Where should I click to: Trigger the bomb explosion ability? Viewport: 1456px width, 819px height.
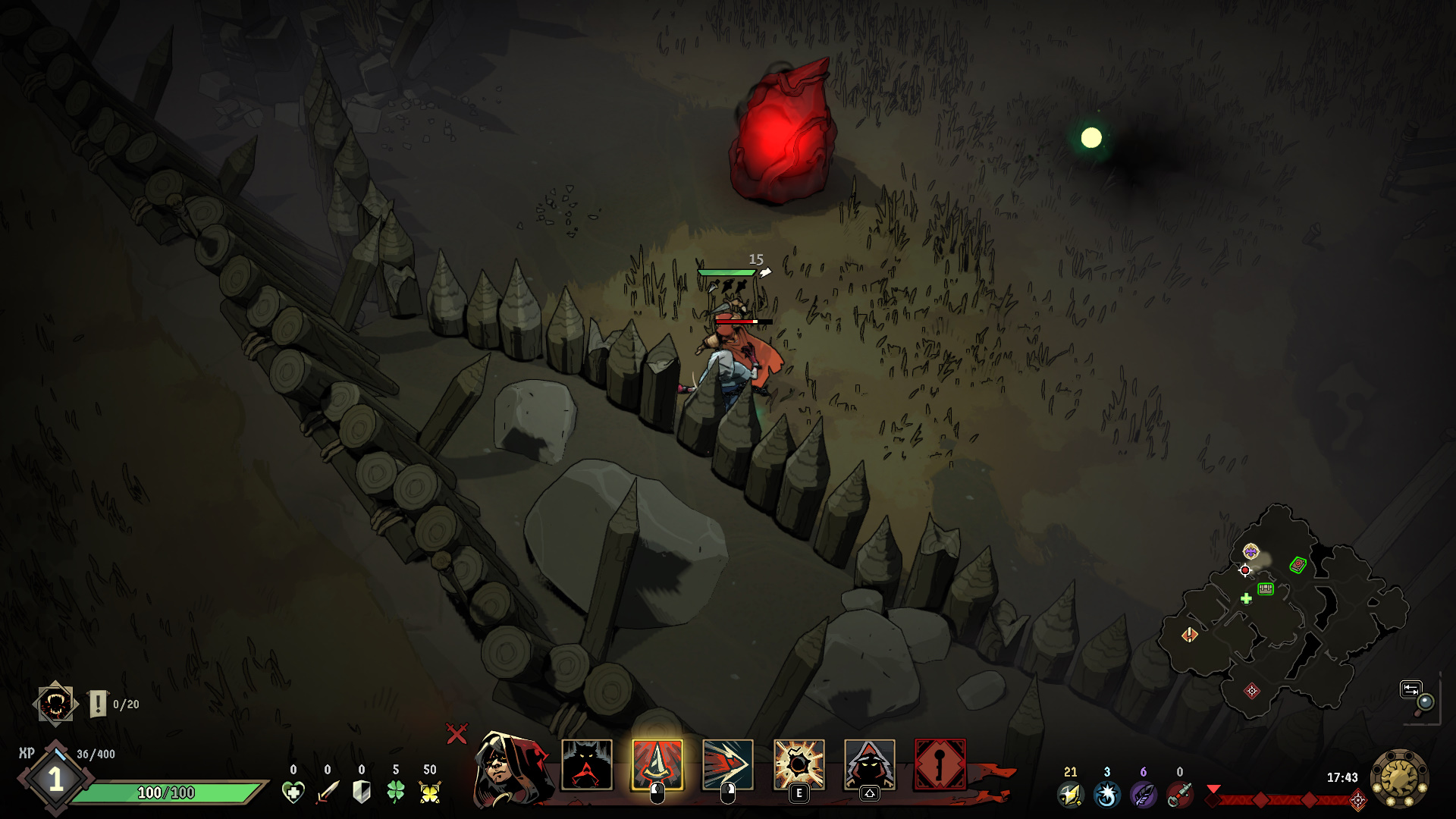click(x=799, y=765)
